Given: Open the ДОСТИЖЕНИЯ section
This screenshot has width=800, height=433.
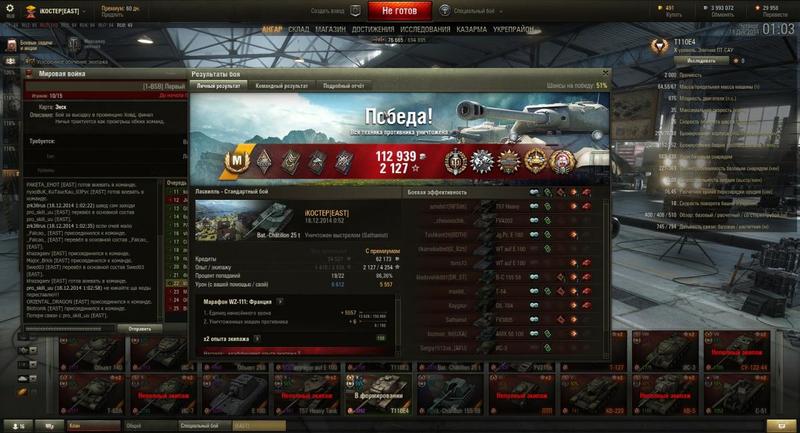Looking at the screenshot, I should pyautogui.click(x=372, y=30).
